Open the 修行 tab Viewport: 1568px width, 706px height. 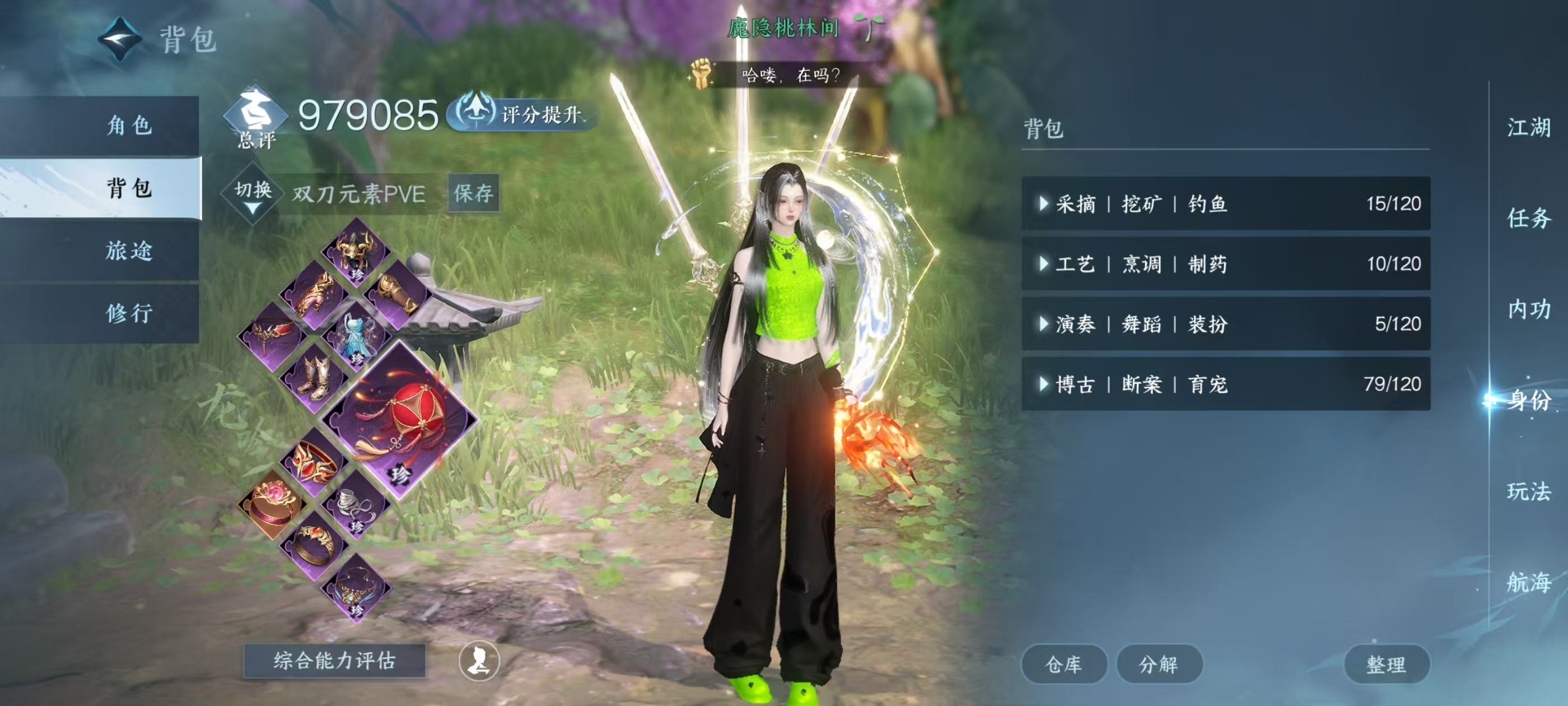(x=128, y=313)
